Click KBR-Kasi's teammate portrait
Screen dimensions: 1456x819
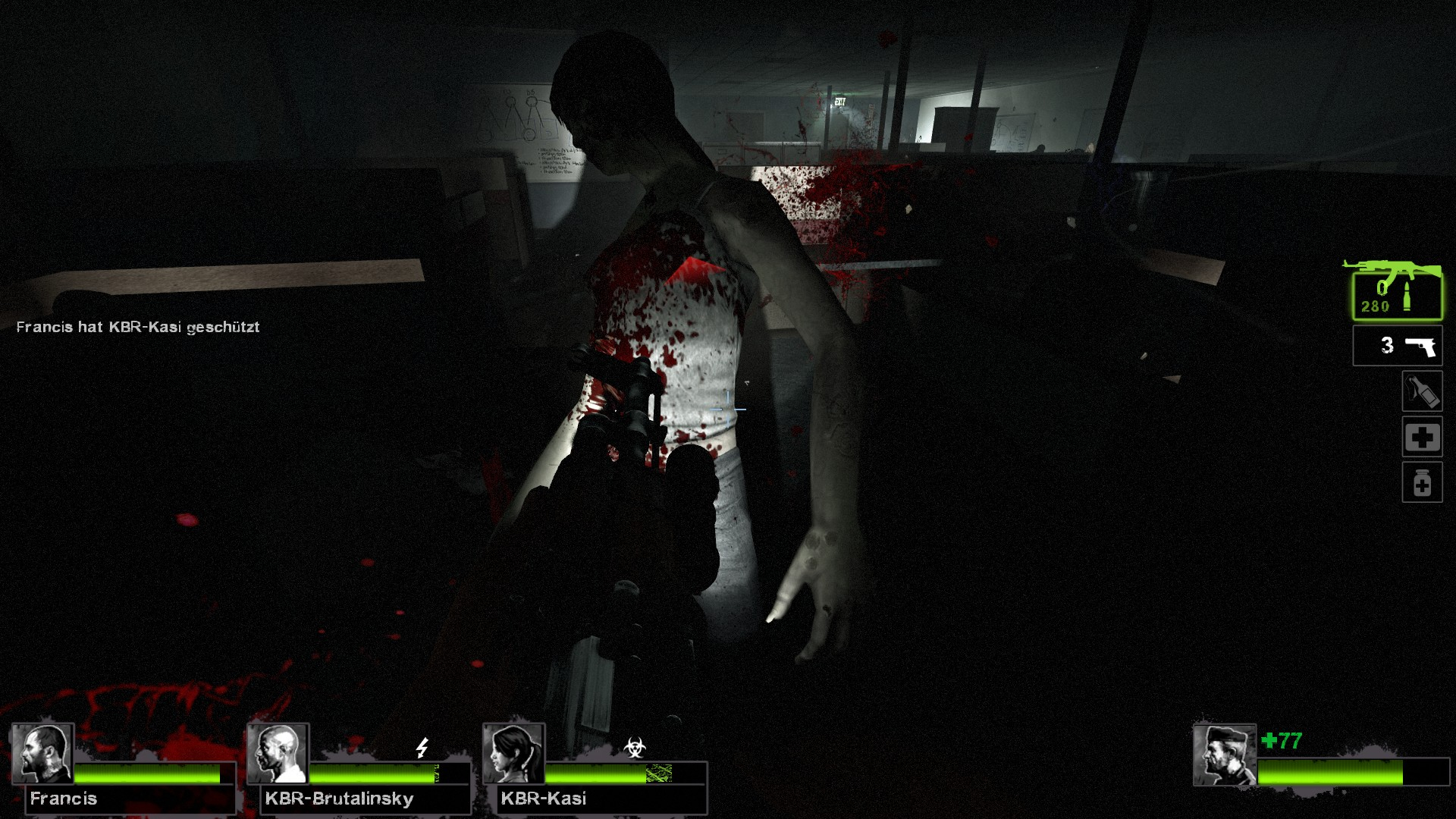click(x=514, y=754)
